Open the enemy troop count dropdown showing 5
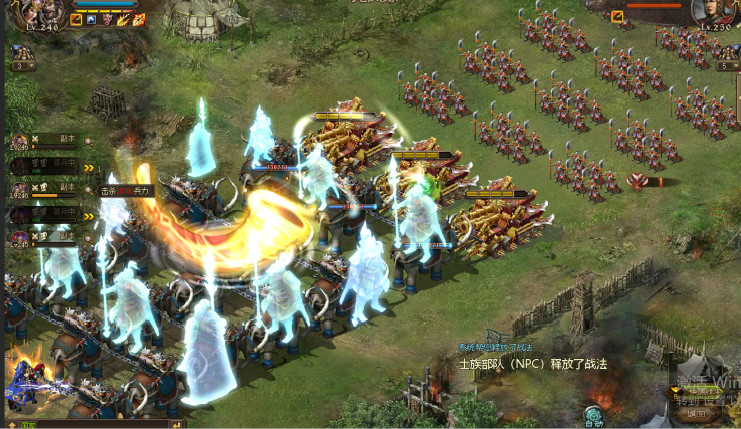Viewport: 741px width, 429px height. [x=728, y=65]
